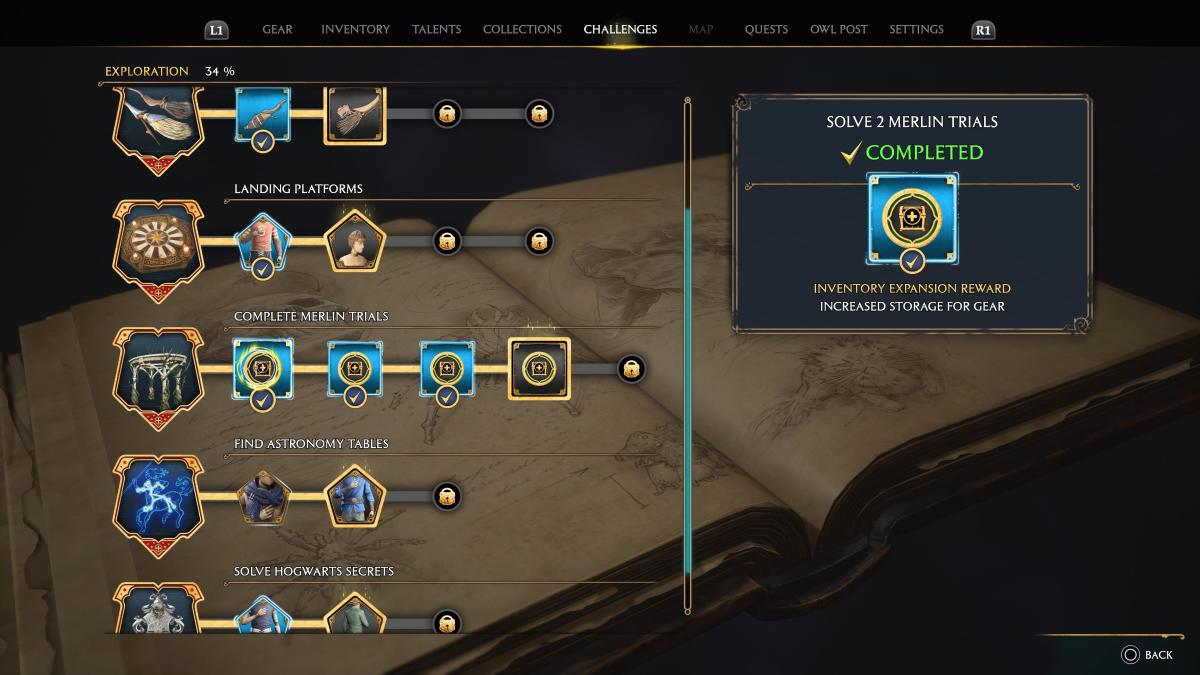Switch to the Gear tab

tap(277, 29)
